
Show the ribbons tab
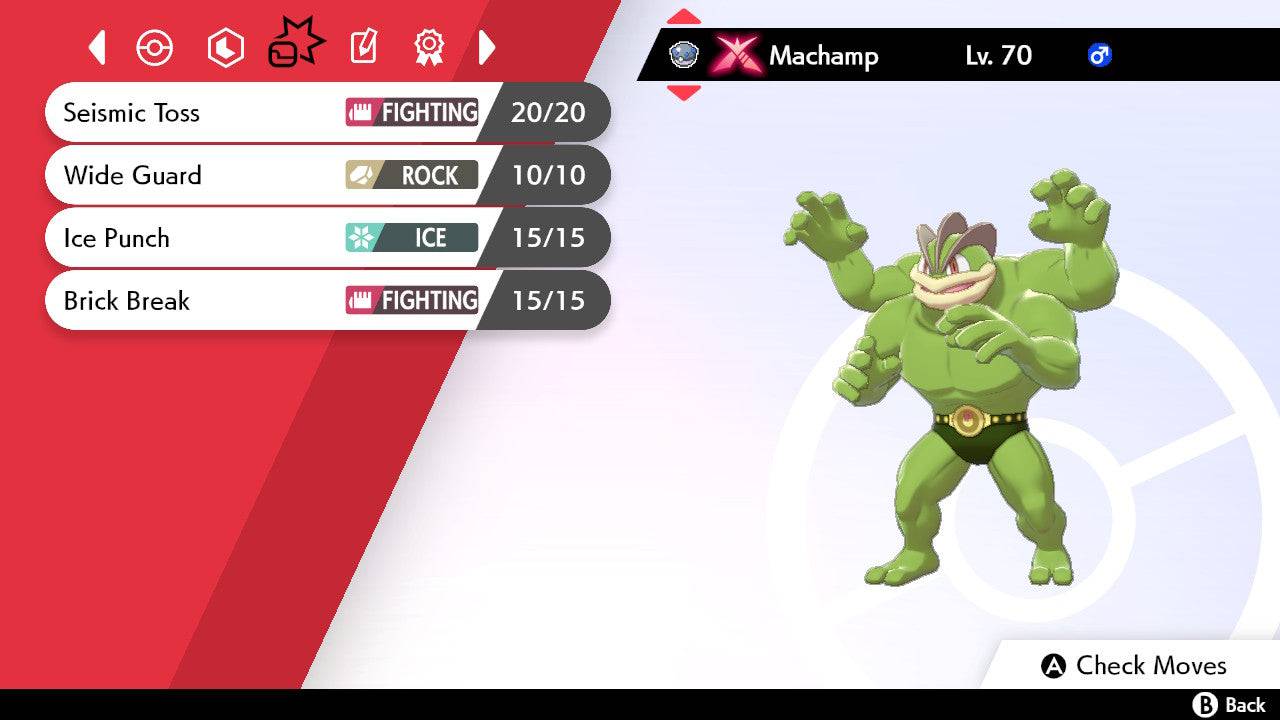click(429, 47)
